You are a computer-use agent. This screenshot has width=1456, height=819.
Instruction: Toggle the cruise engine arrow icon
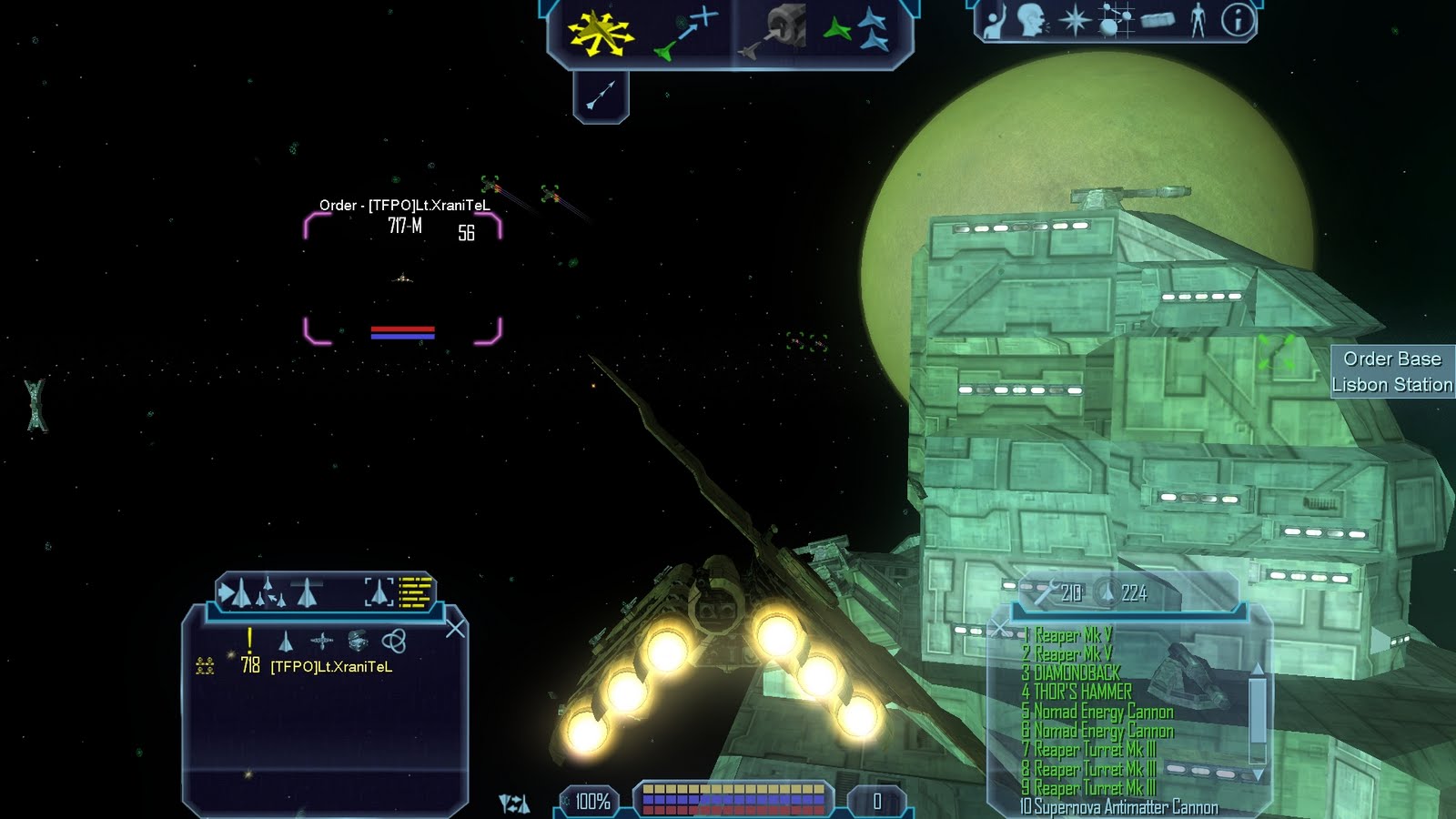[x=601, y=95]
